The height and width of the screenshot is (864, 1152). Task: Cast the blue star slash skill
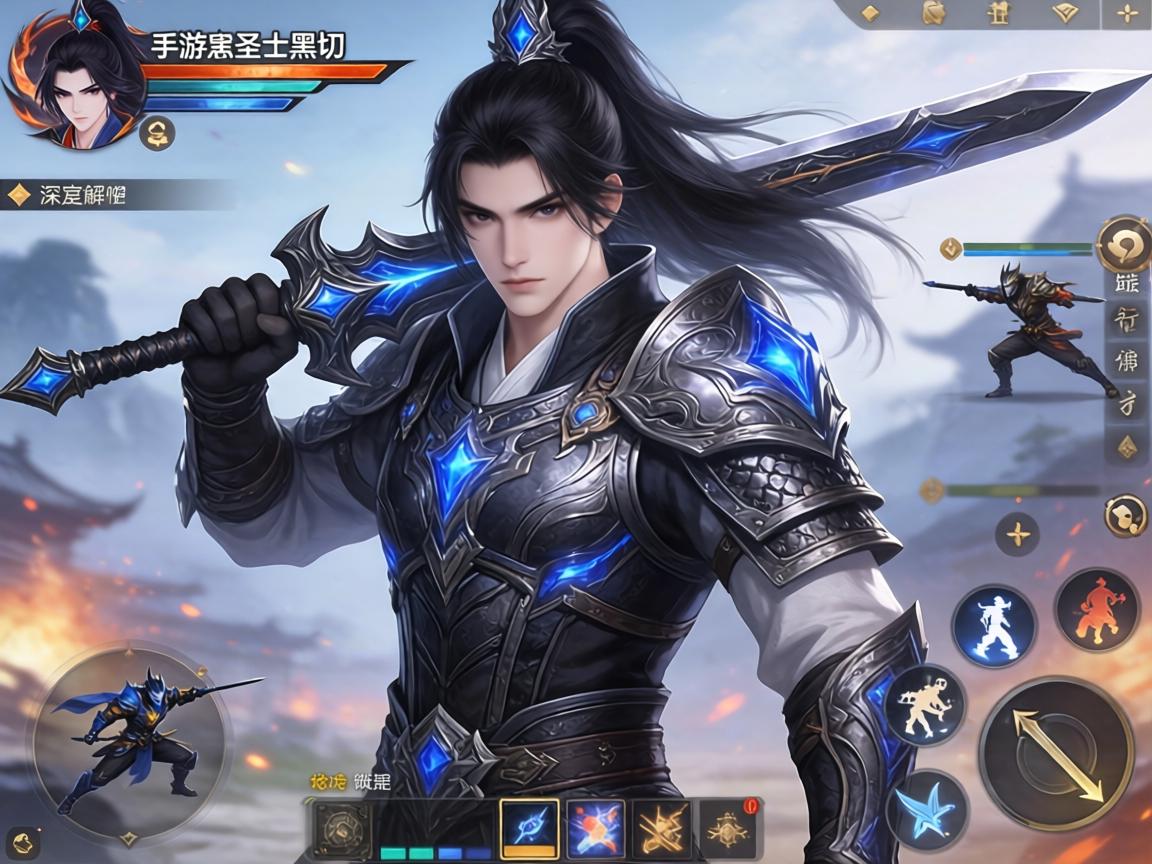tap(926, 807)
